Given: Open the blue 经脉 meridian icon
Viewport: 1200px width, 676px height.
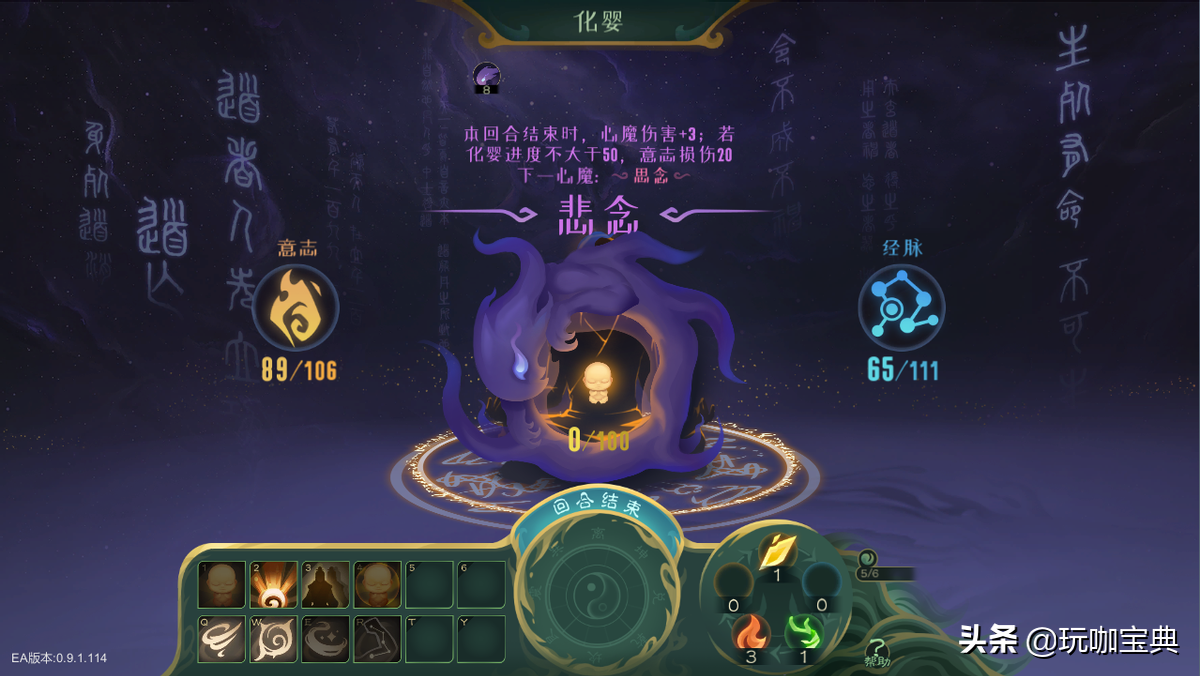Looking at the screenshot, I should point(901,307).
